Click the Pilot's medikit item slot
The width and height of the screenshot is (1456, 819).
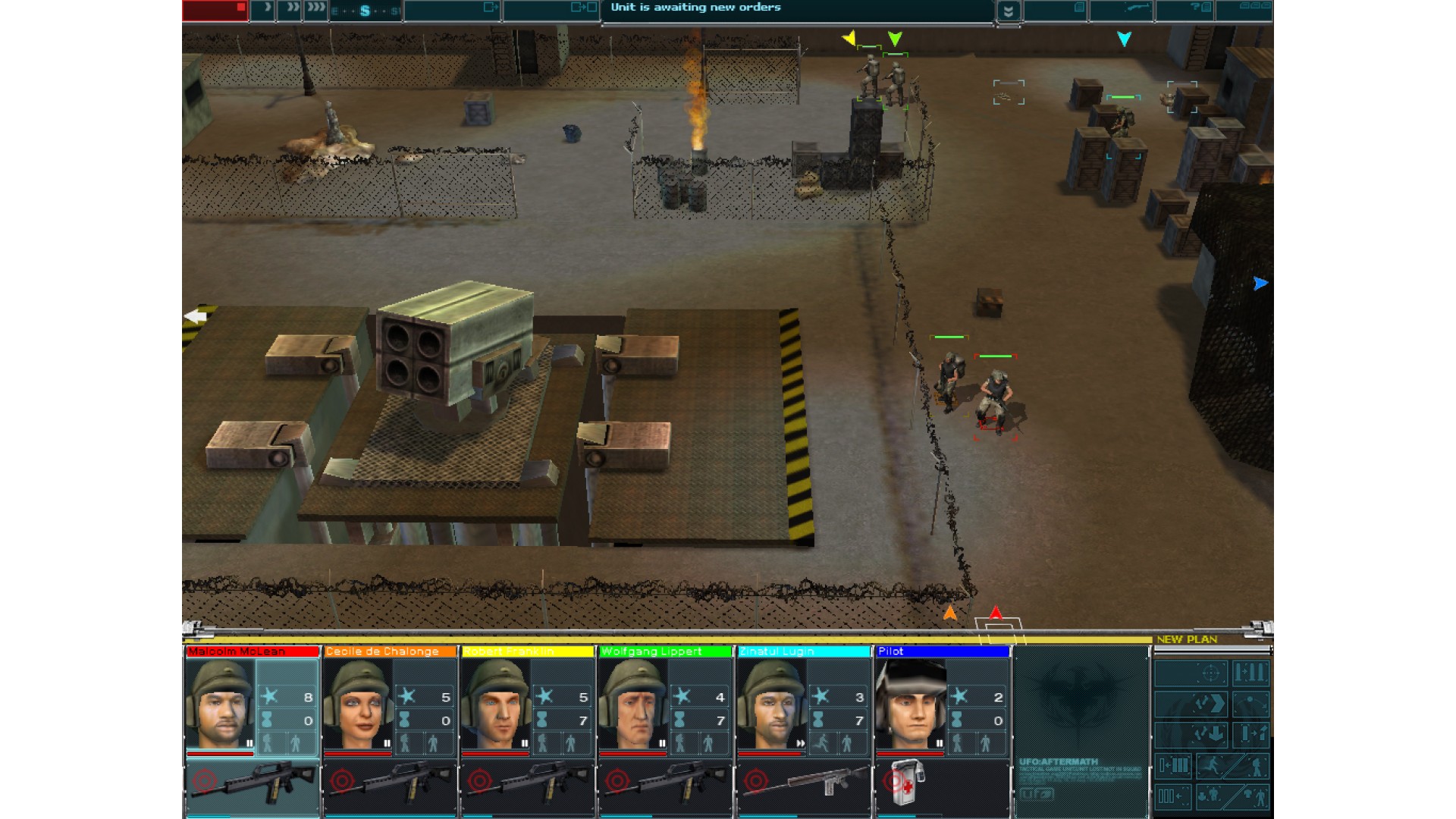point(908,783)
